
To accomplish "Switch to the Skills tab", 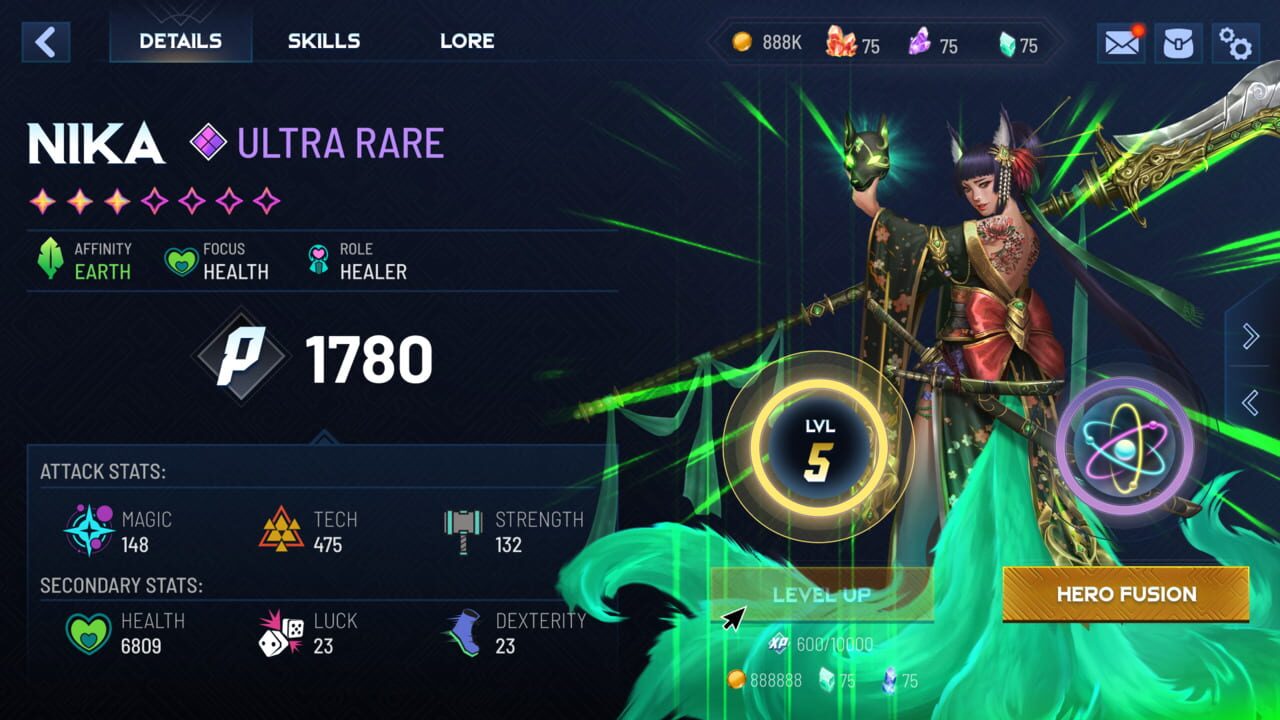I will (323, 41).
